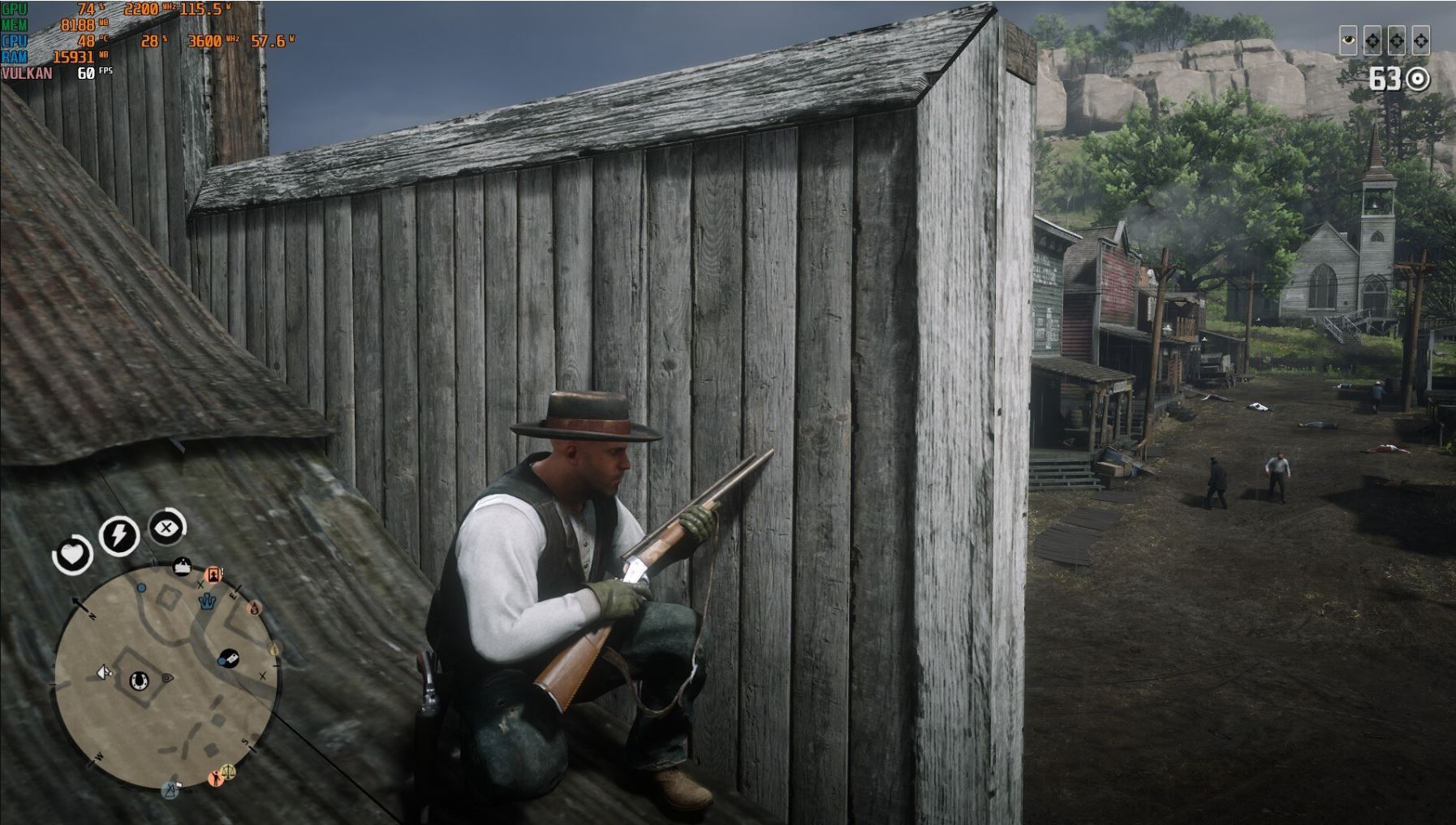Click the heart health core icon
This screenshot has height=825, width=1456.
(x=72, y=555)
